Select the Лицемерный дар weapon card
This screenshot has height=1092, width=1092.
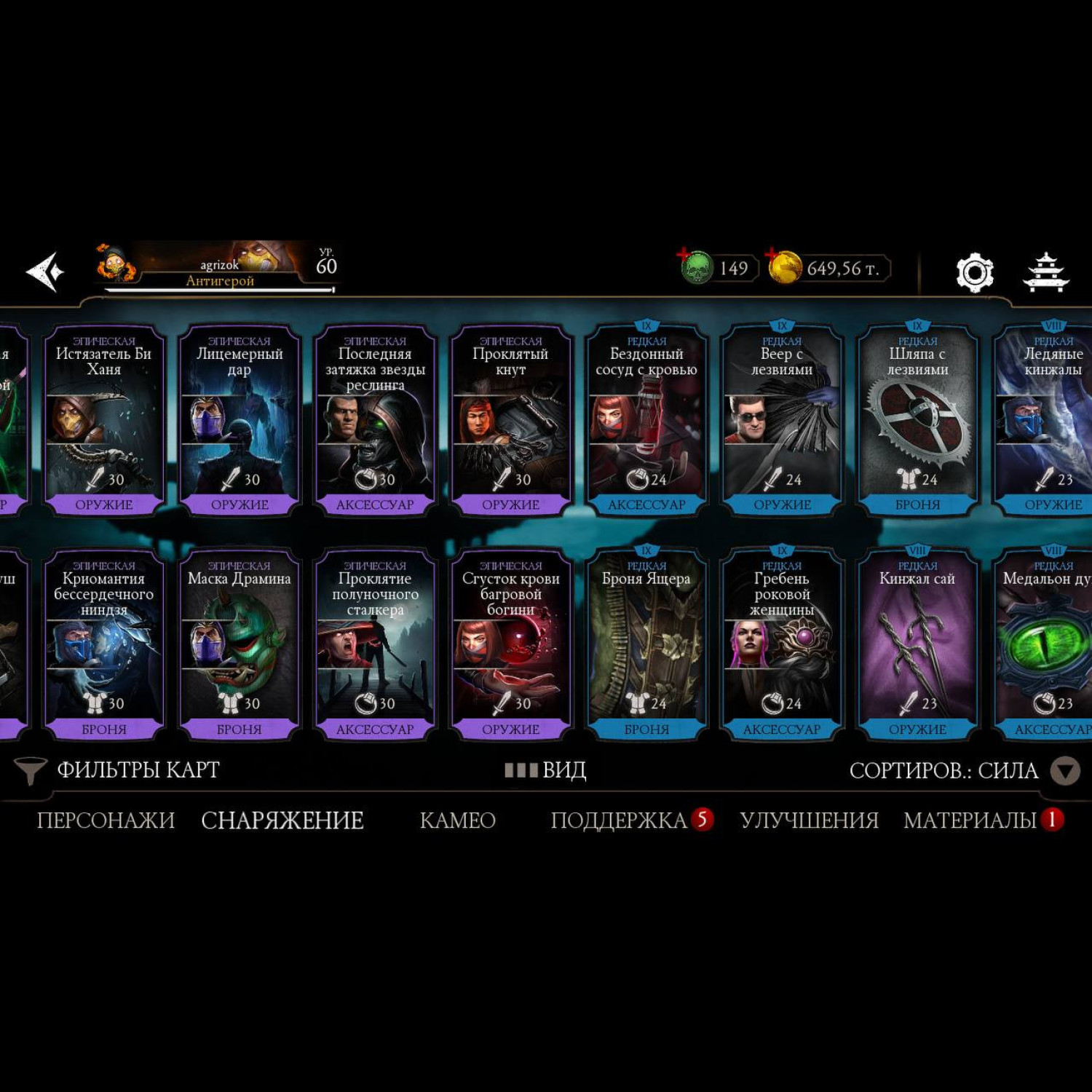pyautogui.click(x=240, y=420)
